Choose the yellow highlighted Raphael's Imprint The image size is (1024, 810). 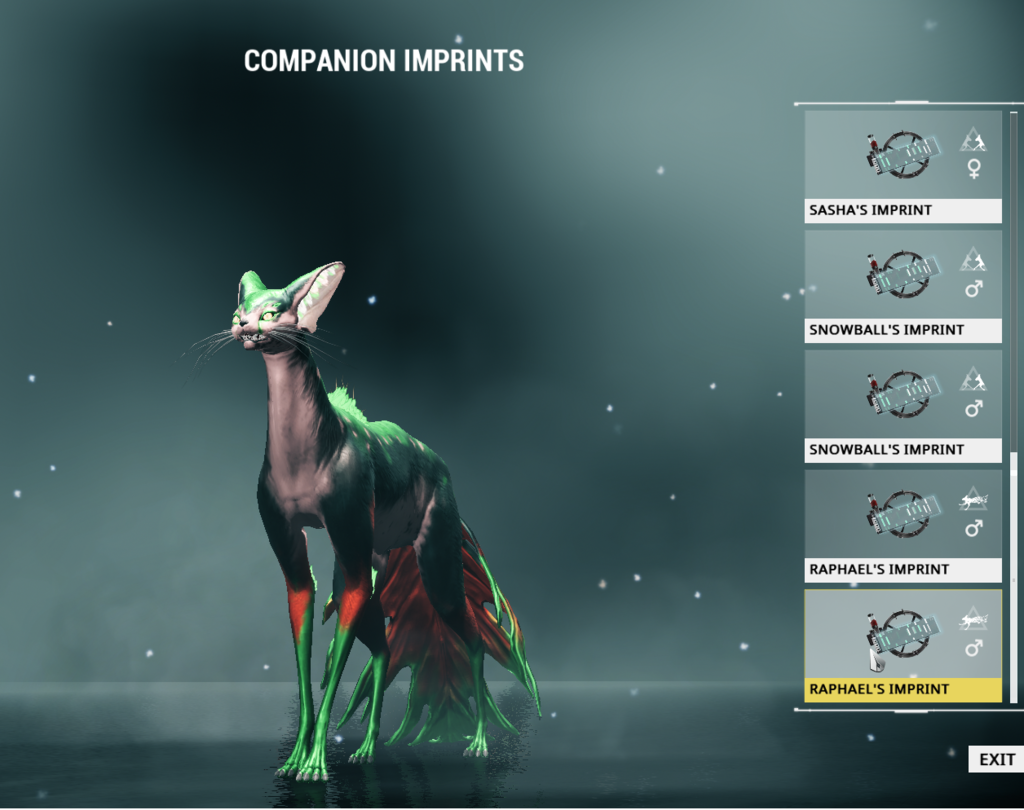(x=903, y=645)
